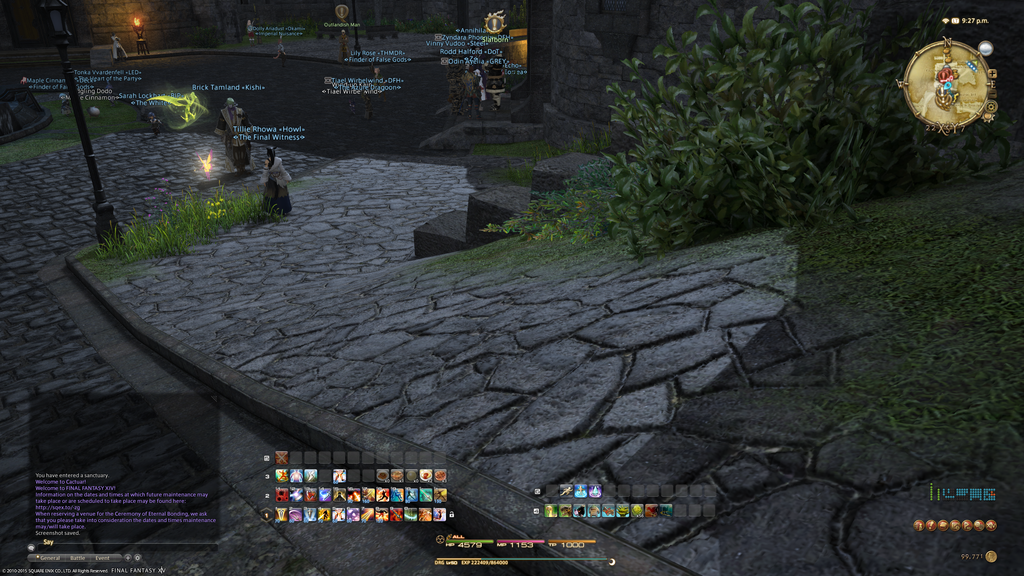Click the hotbar one cycle number badge
The width and height of the screenshot is (1024, 576).
click(x=266, y=514)
